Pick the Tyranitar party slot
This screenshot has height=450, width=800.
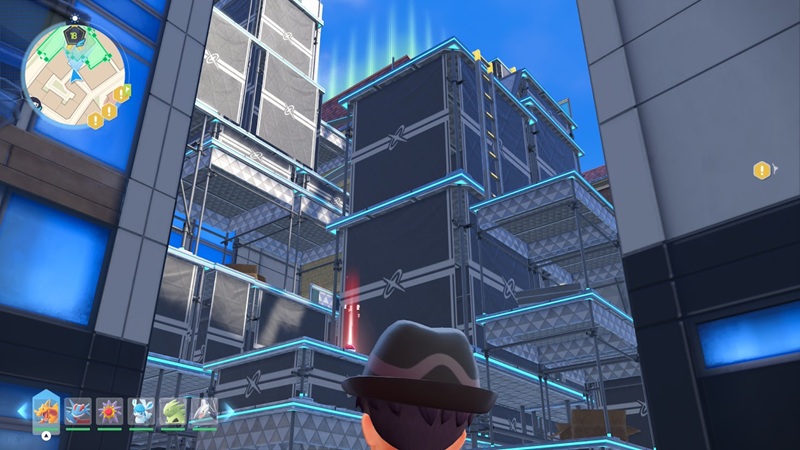coord(173,410)
